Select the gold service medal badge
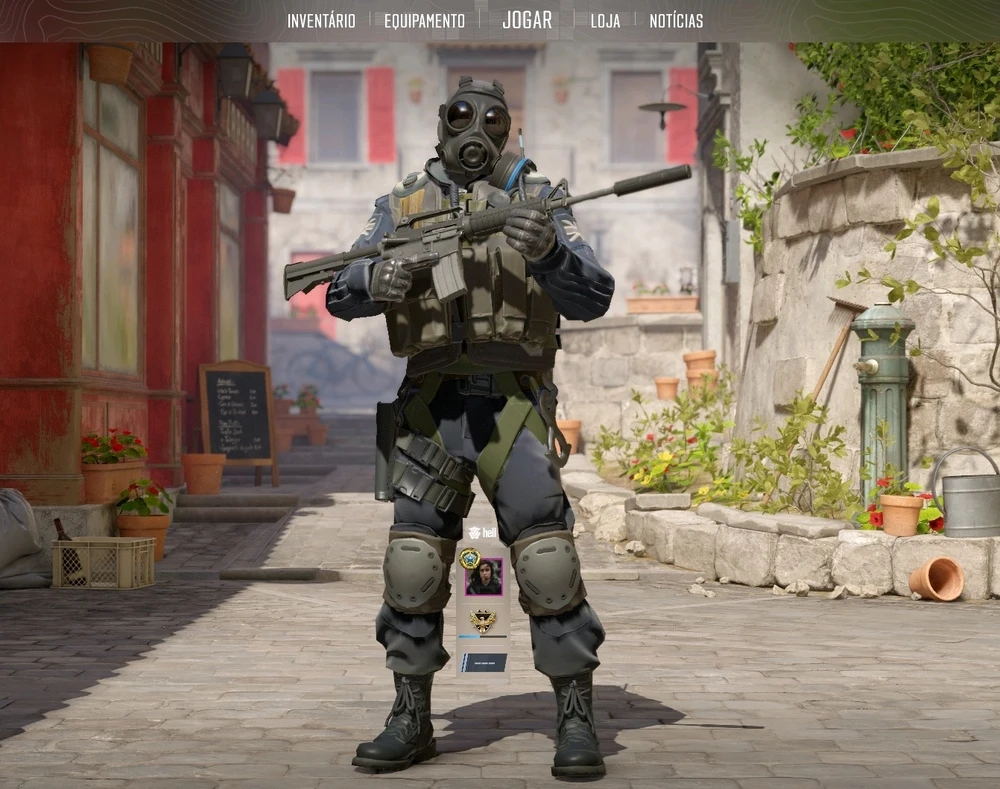 469,558
